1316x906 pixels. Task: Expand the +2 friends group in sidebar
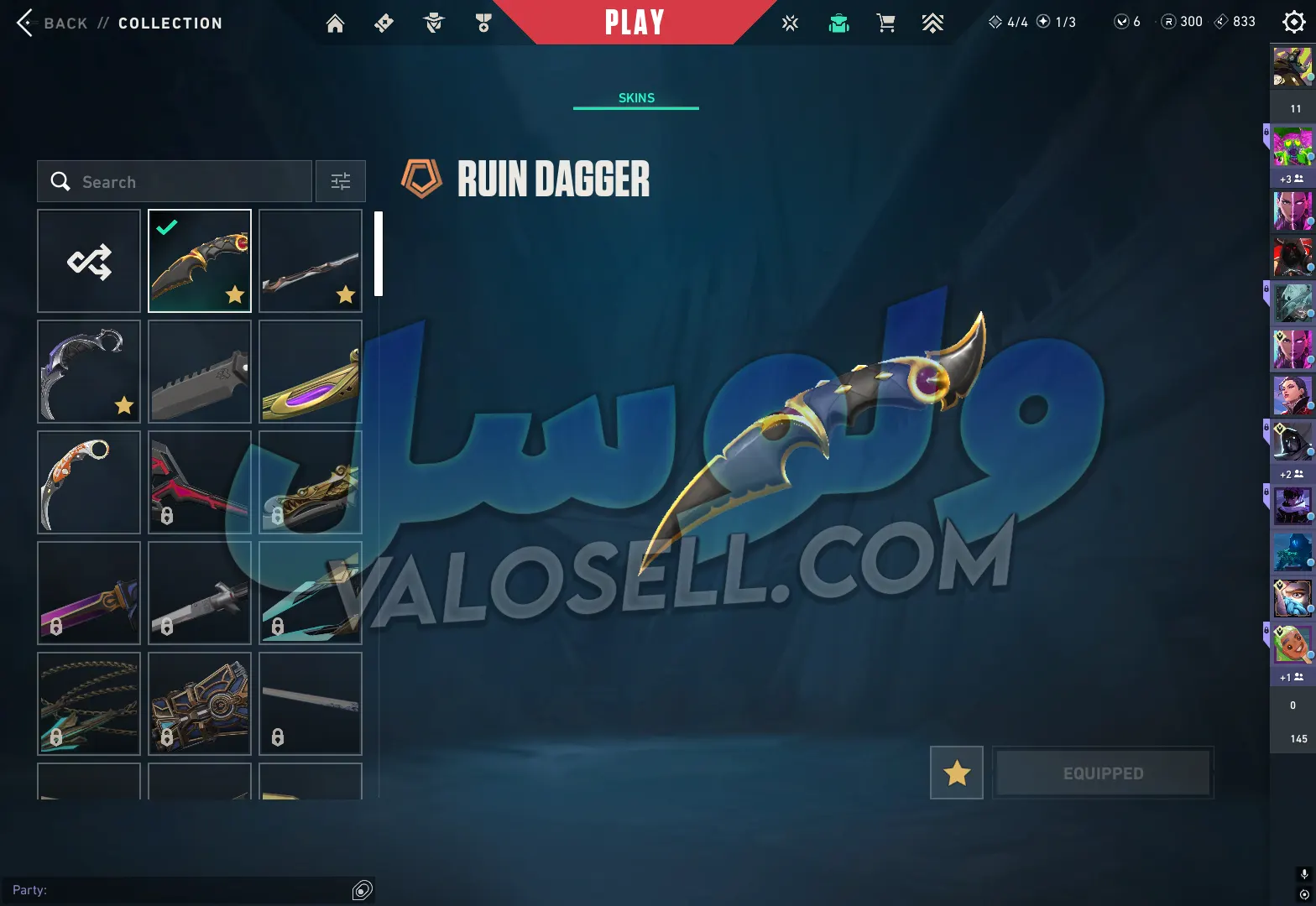tap(1290, 474)
